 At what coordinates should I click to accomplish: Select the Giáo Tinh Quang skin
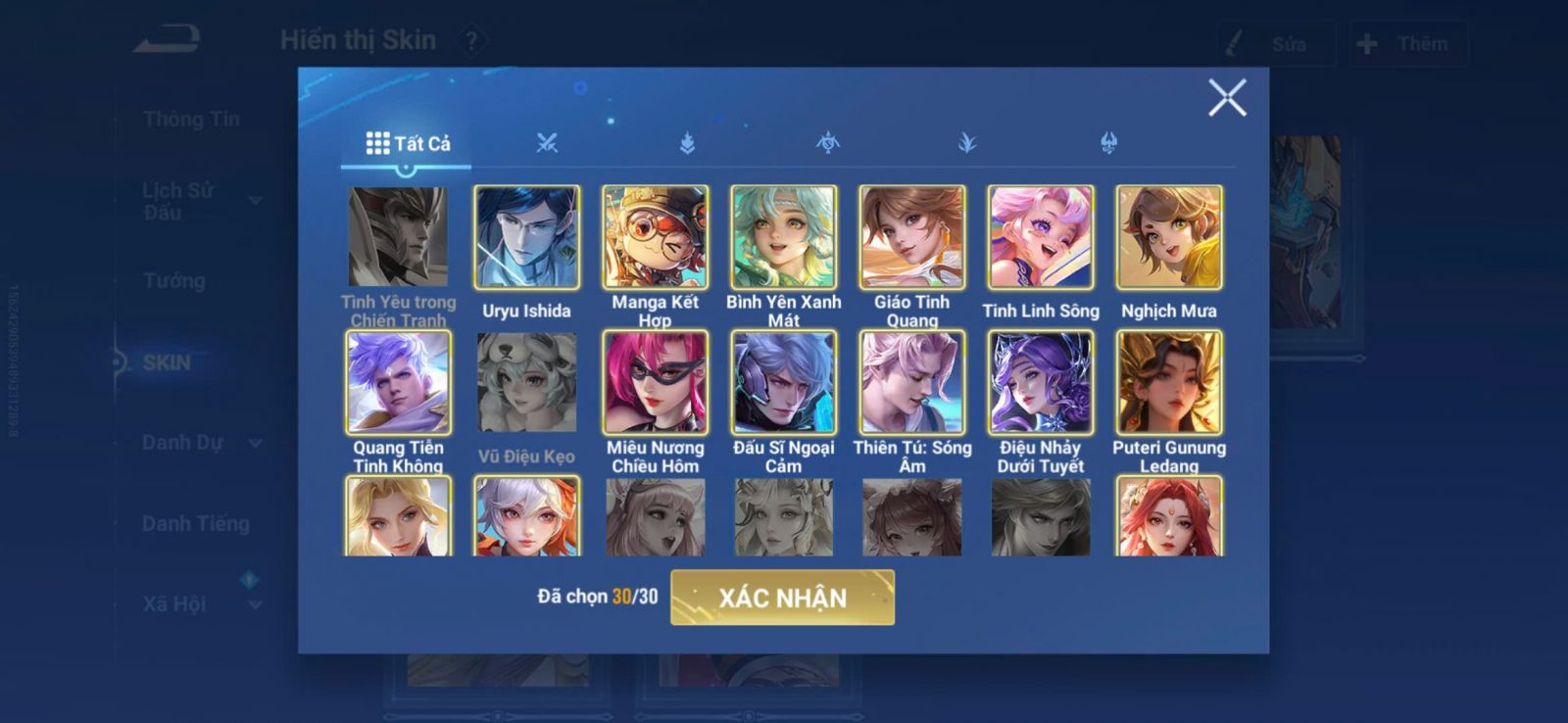click(911, 238)
